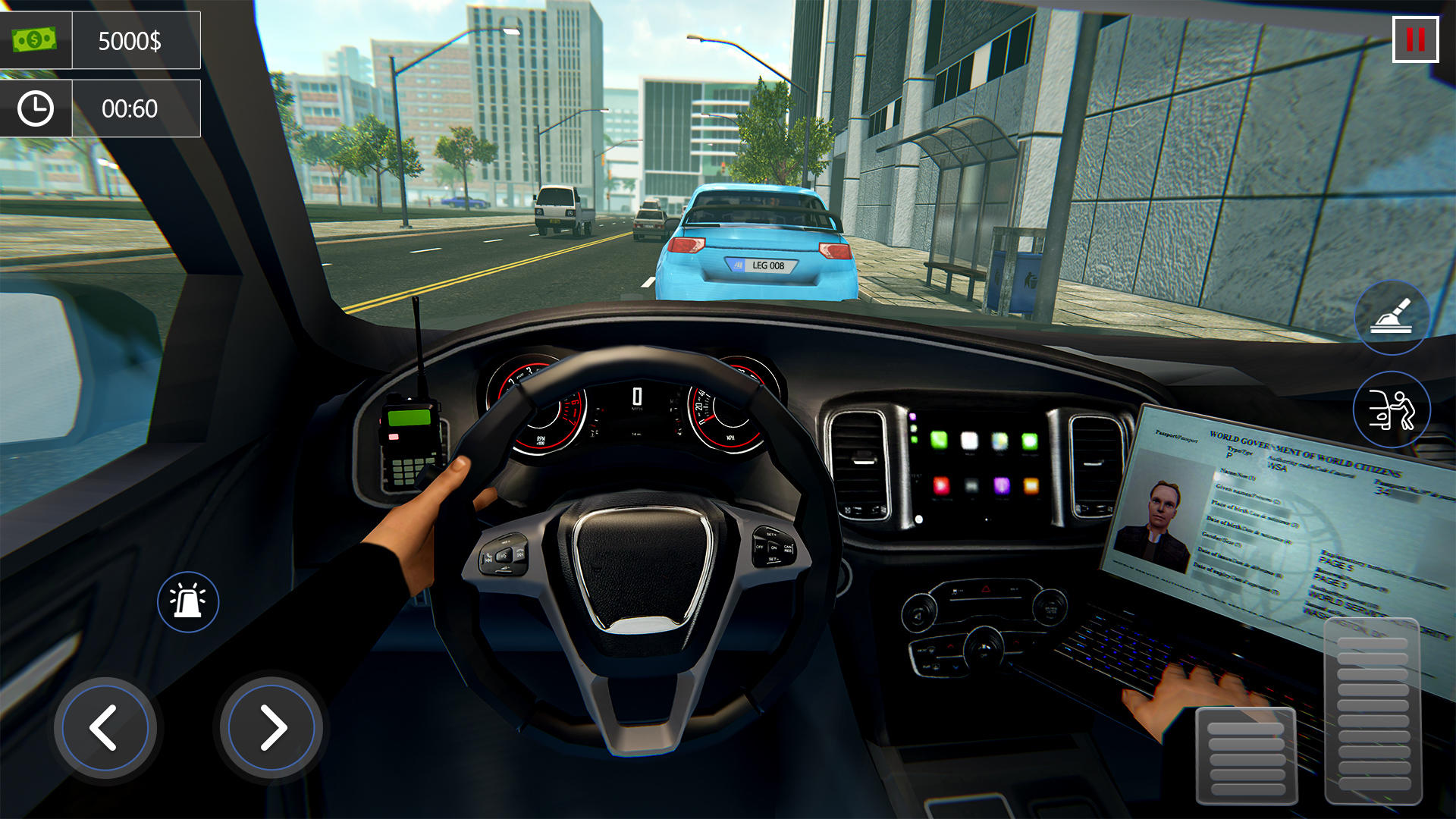The height and width of the screenshot is (819, 1456).
Task: Tap the purple app icon on the touchscreen
Action: click(x=1002, y=486)
